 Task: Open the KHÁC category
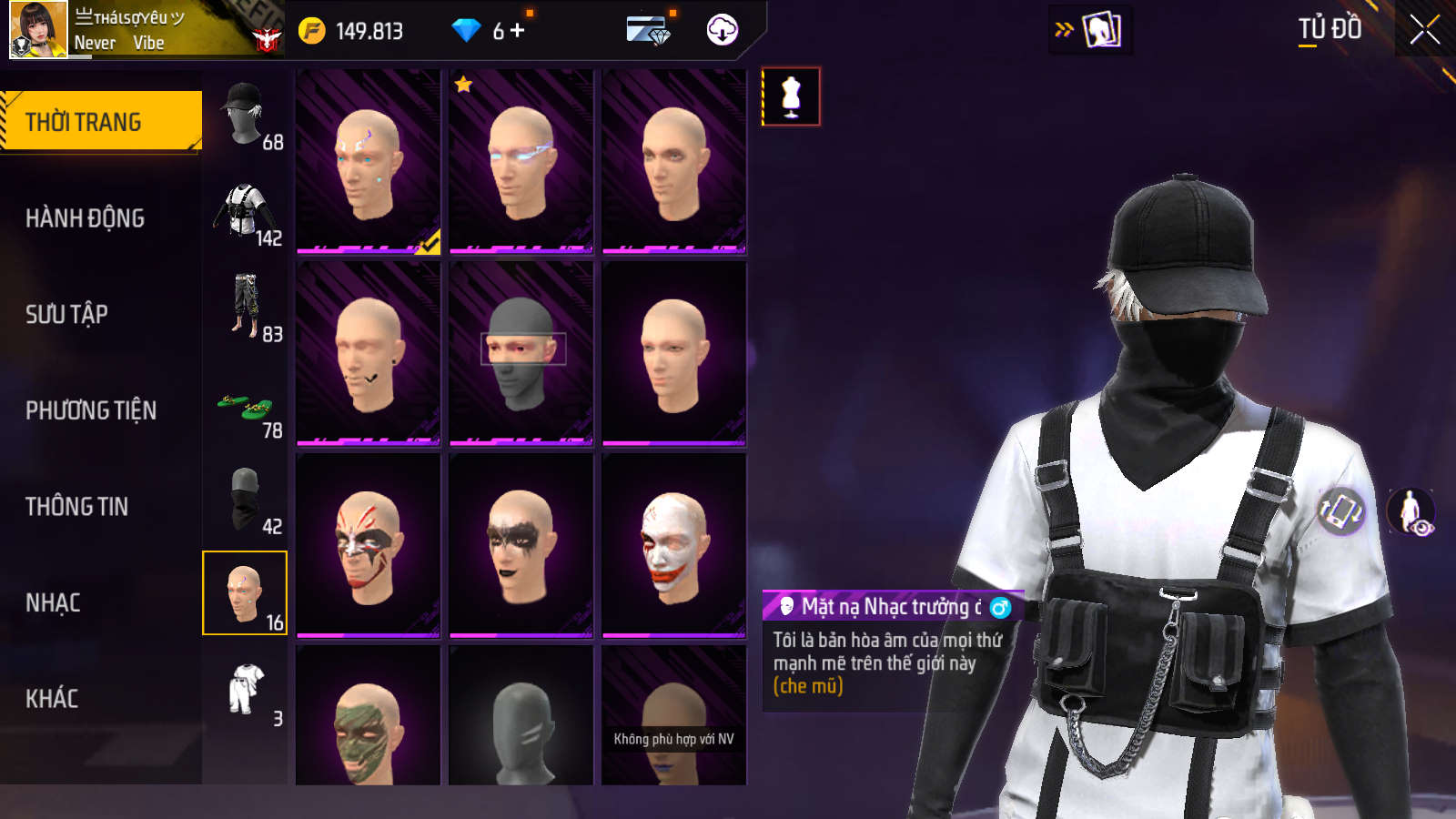point(52,699)
